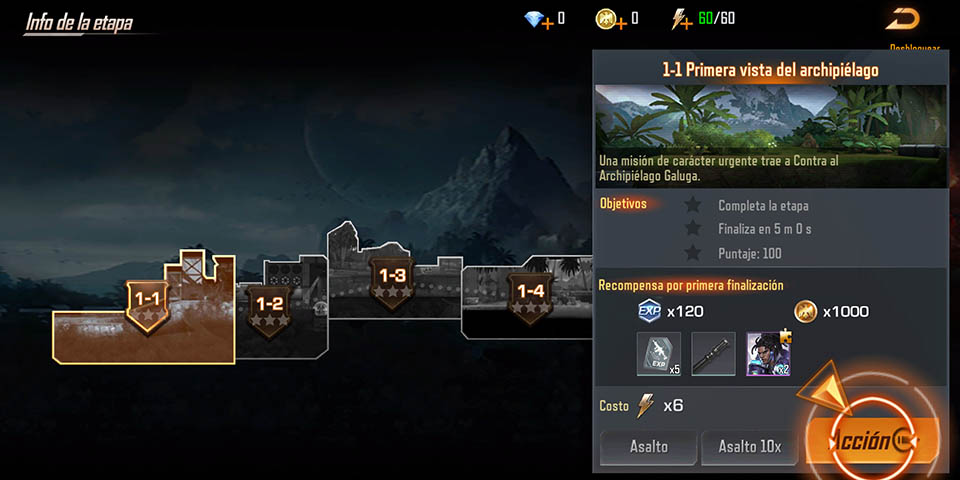960x480 pixels.
Task: Add gold coins via the coin icon
Action: point(609,19)
